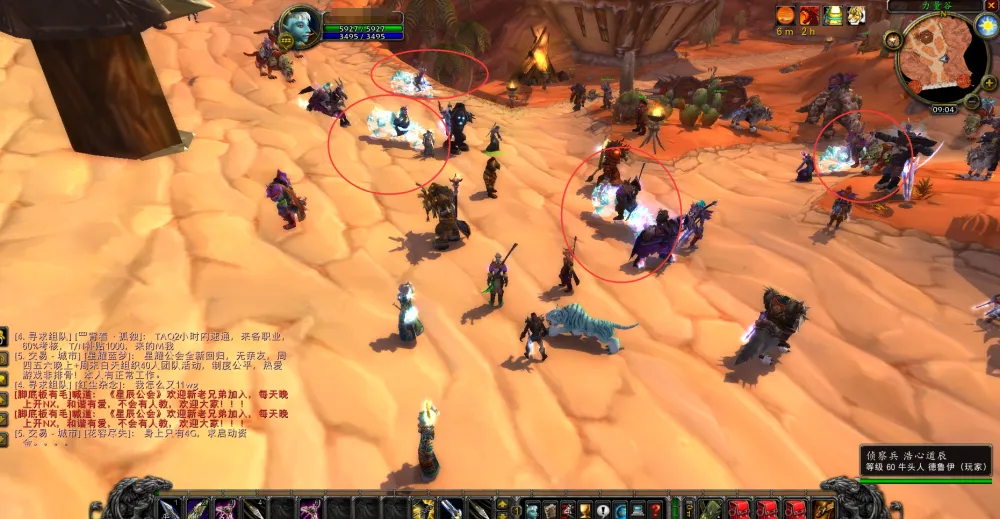This screenshot has width=1000, height=519.
Task: Click the white tiger mount buff icon
Action: point(857,16)
